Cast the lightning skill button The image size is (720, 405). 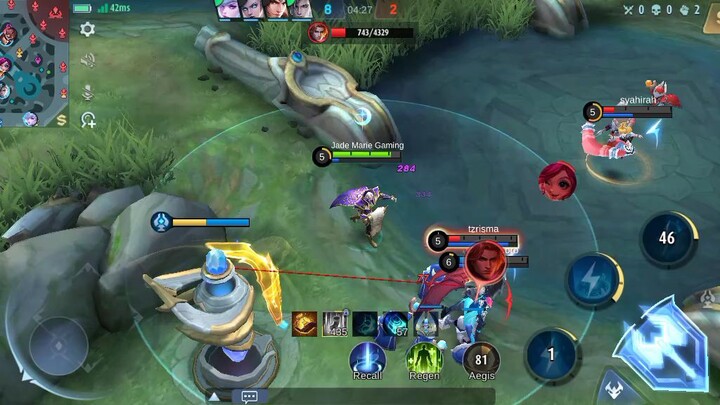(x=594, y=280)
